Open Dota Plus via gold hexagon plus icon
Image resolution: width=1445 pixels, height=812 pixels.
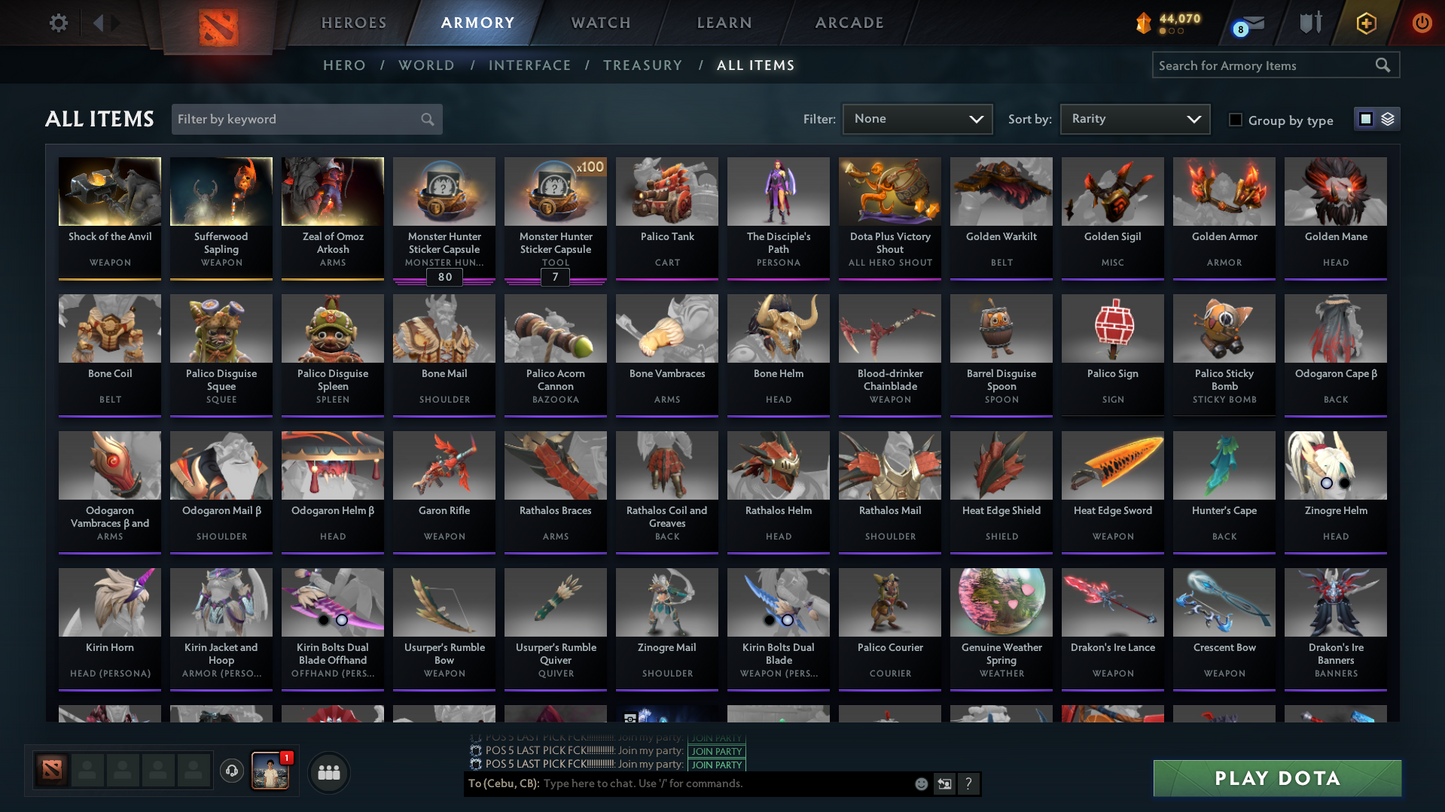[x=1366, y=22]
